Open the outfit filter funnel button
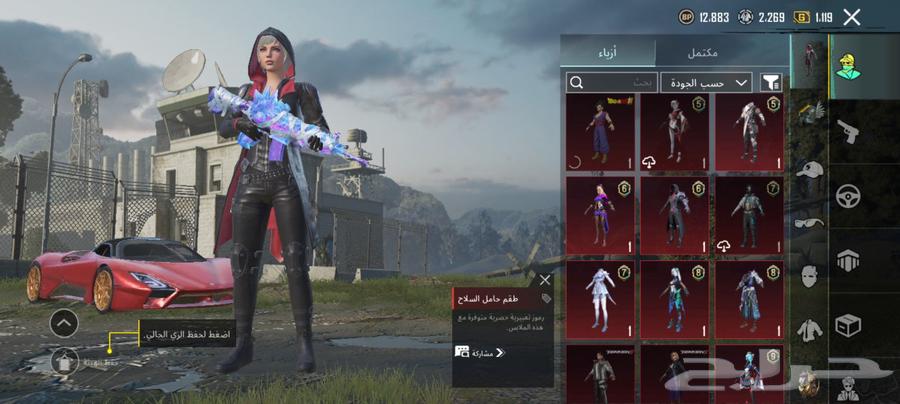 click(772, 82)
